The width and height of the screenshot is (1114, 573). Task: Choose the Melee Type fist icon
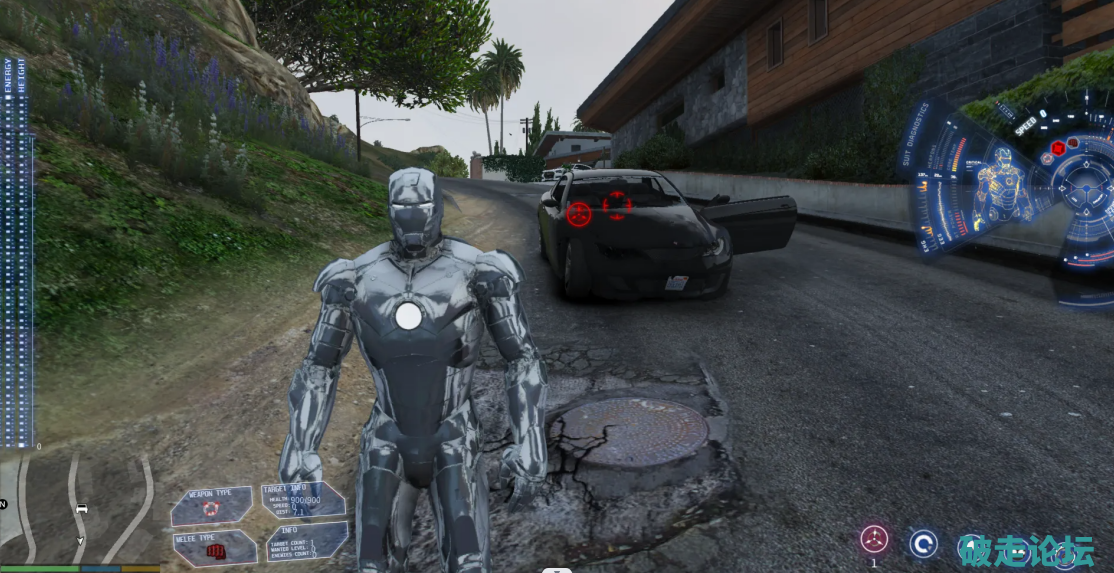[212, 549]
